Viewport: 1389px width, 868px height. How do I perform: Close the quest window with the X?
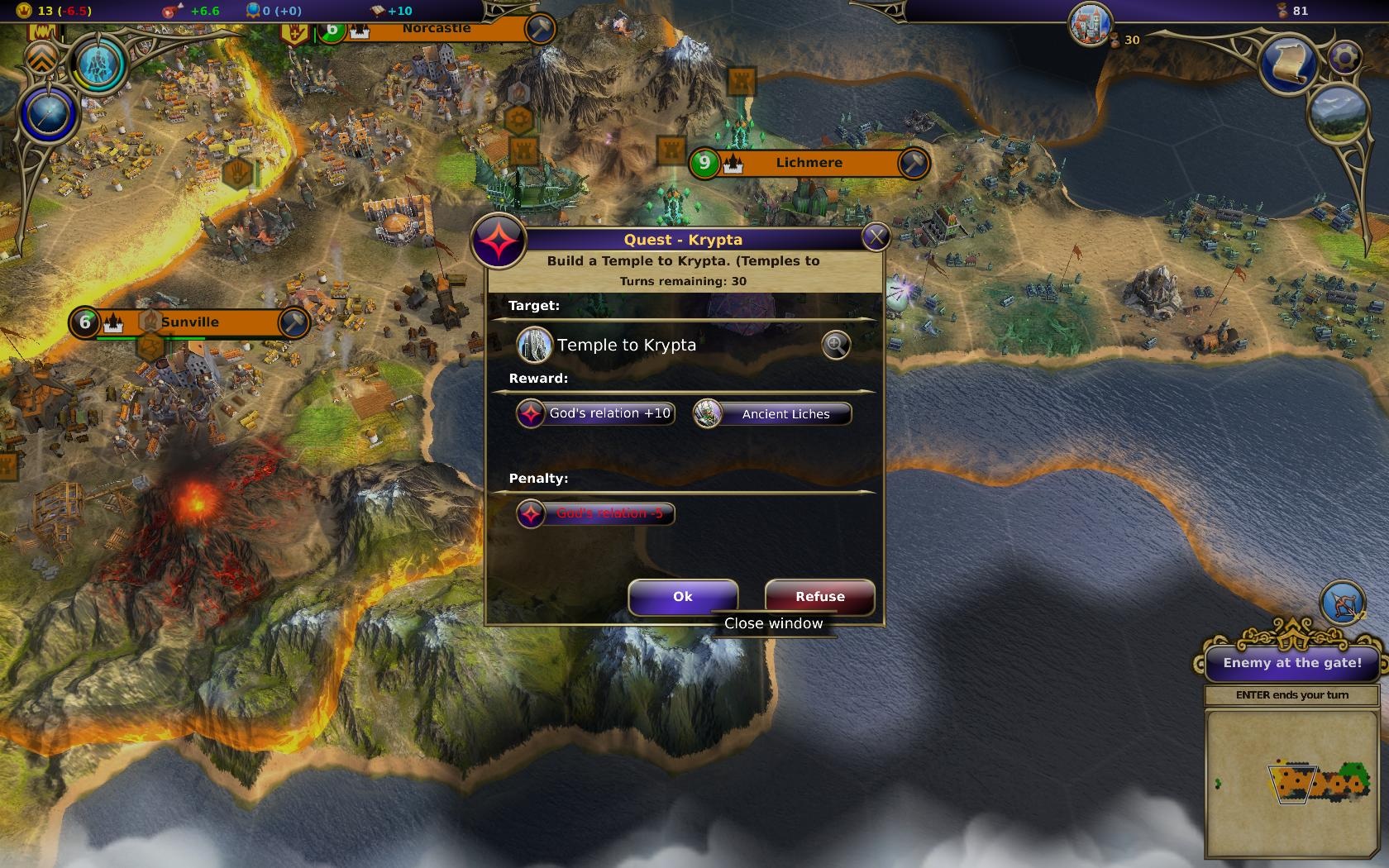[875, 238]
